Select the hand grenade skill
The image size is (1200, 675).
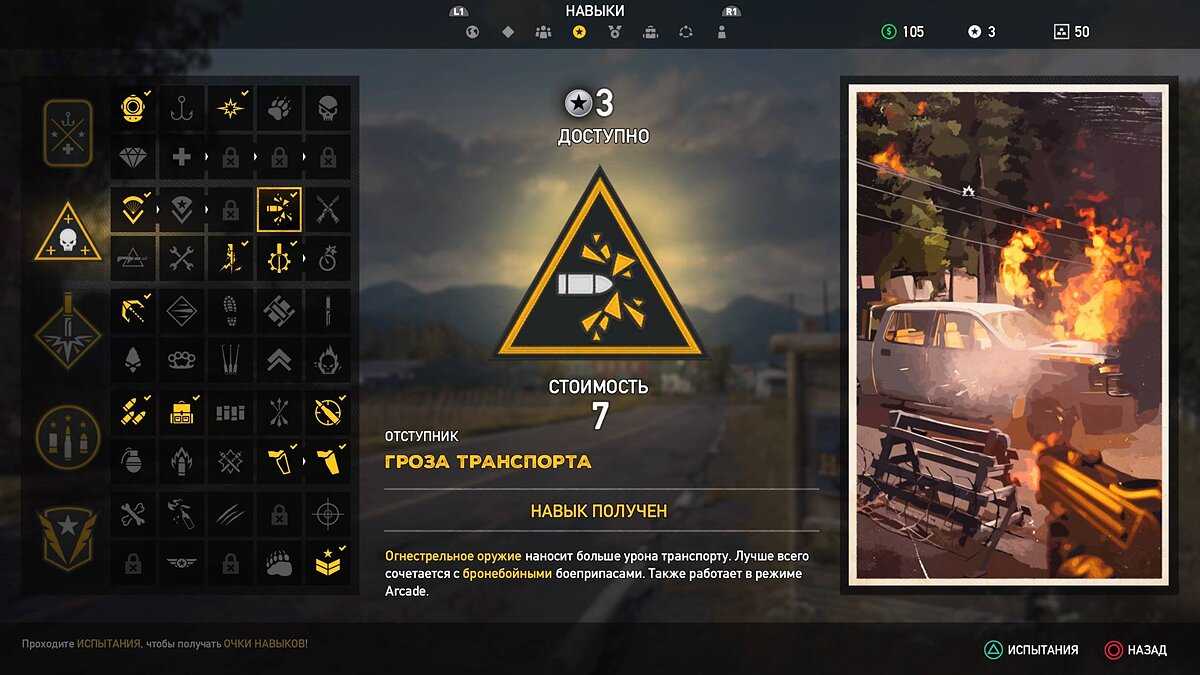(x=132, y=461)
